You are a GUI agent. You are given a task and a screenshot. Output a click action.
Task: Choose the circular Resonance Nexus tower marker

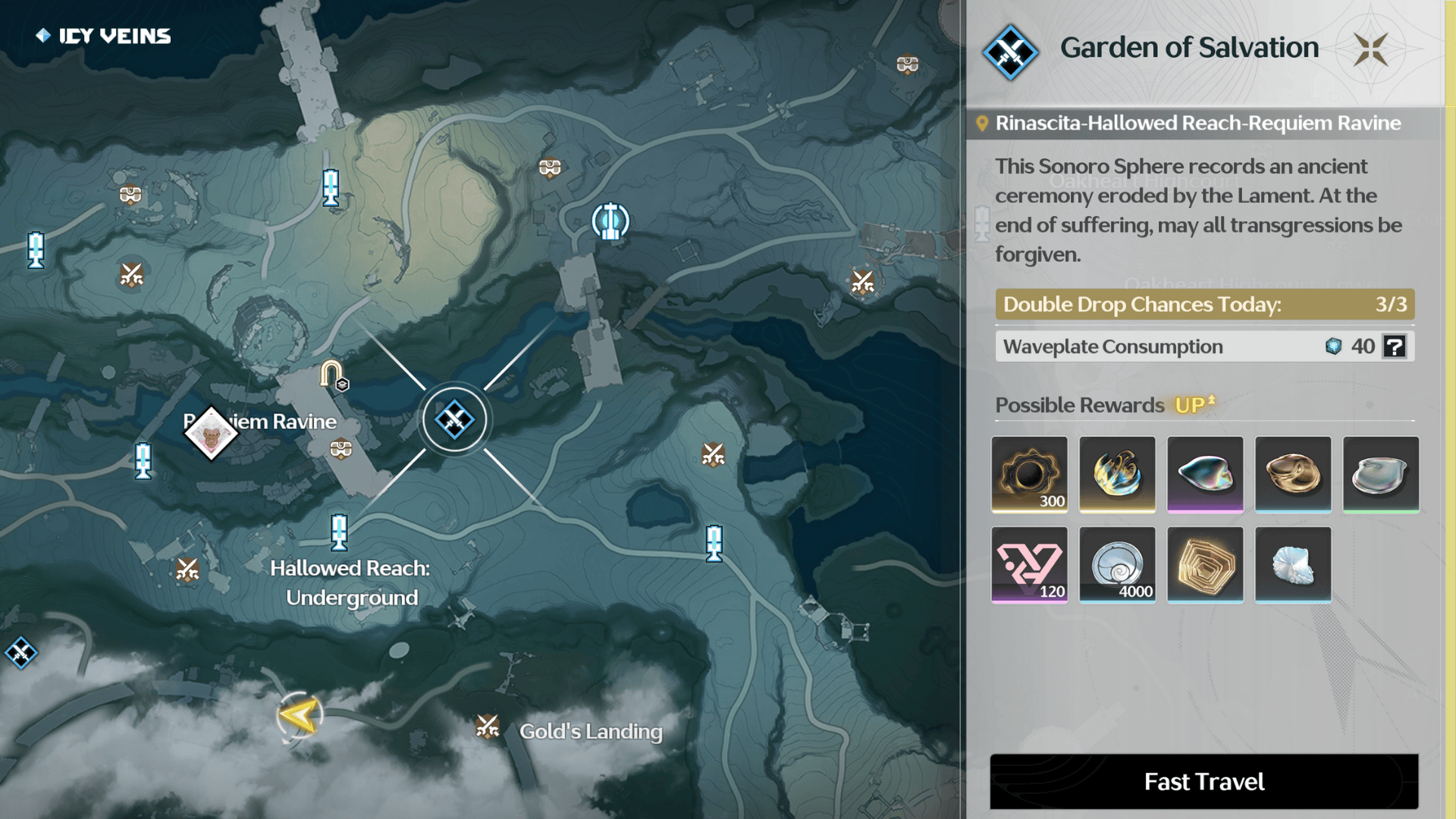pos(610,221)
